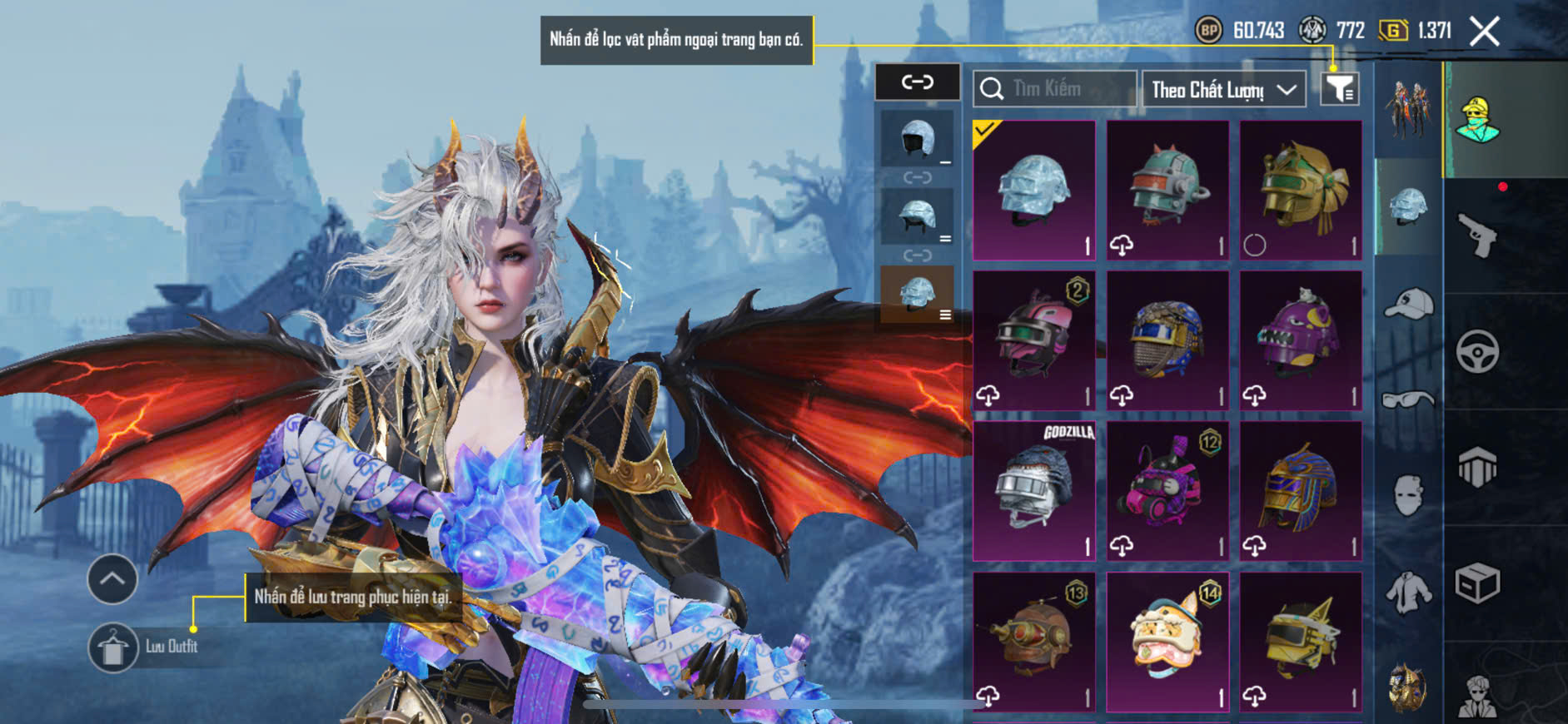Toggle the chain link button above helmet levels
Screen dimensions: 1568x724
(x=917, y=82)
